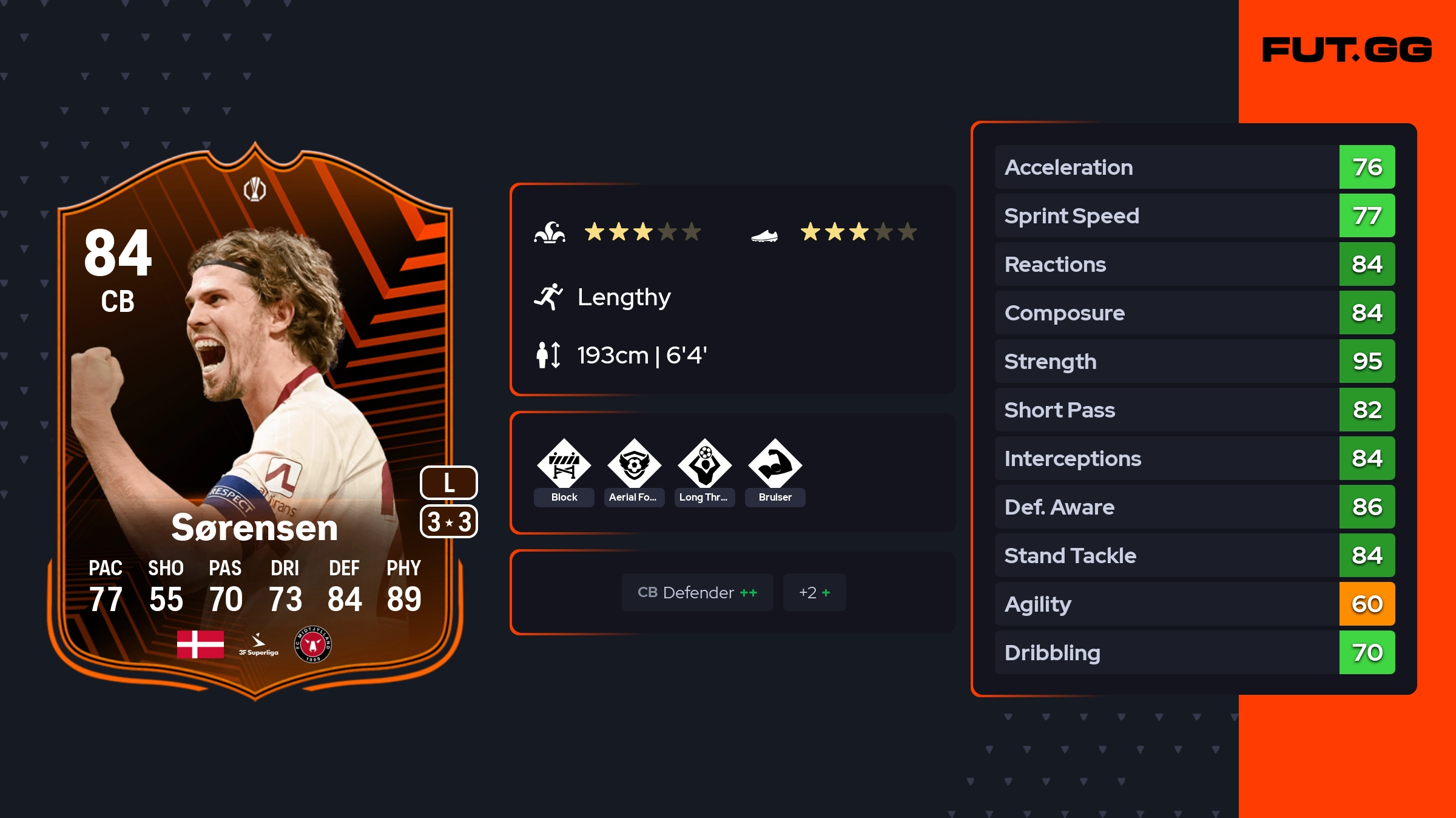Click the Block playstyle icon

tap(564, 464)
